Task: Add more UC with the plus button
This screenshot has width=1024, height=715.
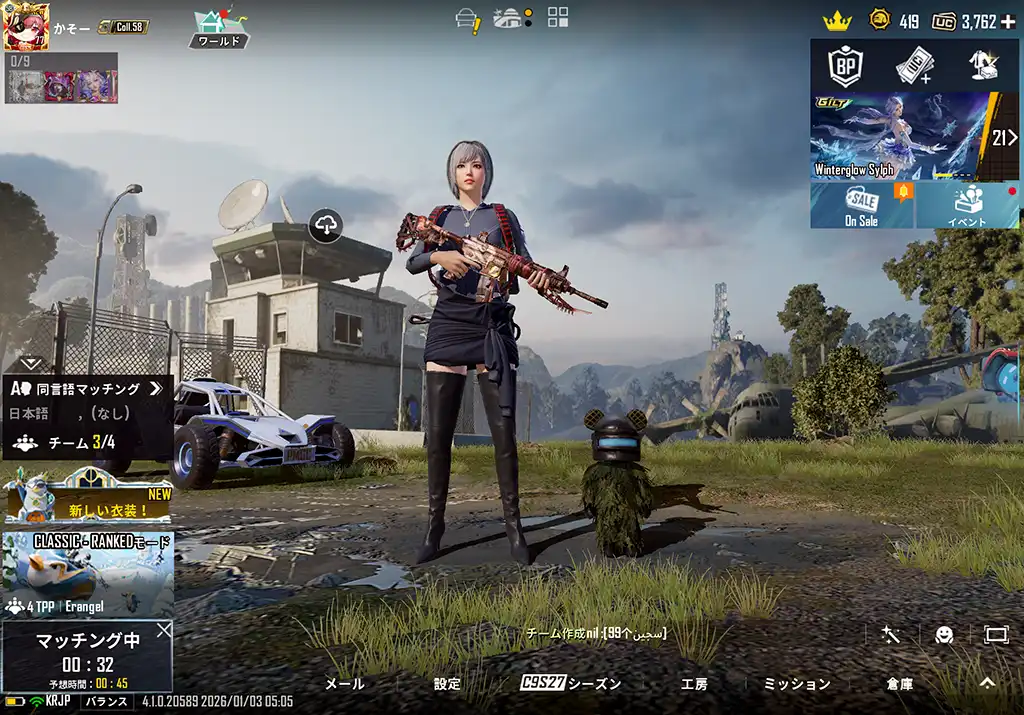Action: 1008,21
